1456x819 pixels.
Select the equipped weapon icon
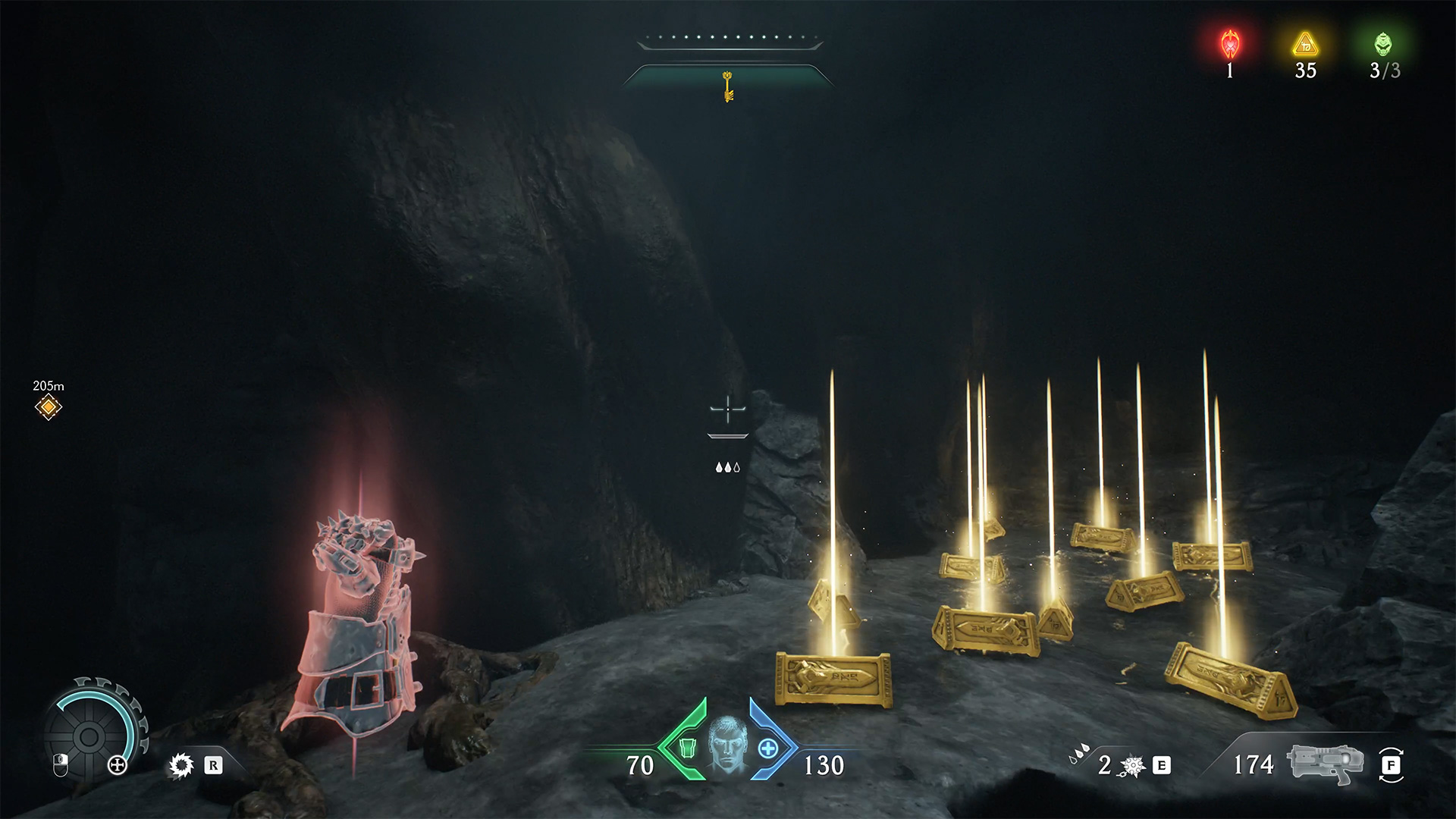(x=1324, y=763)
